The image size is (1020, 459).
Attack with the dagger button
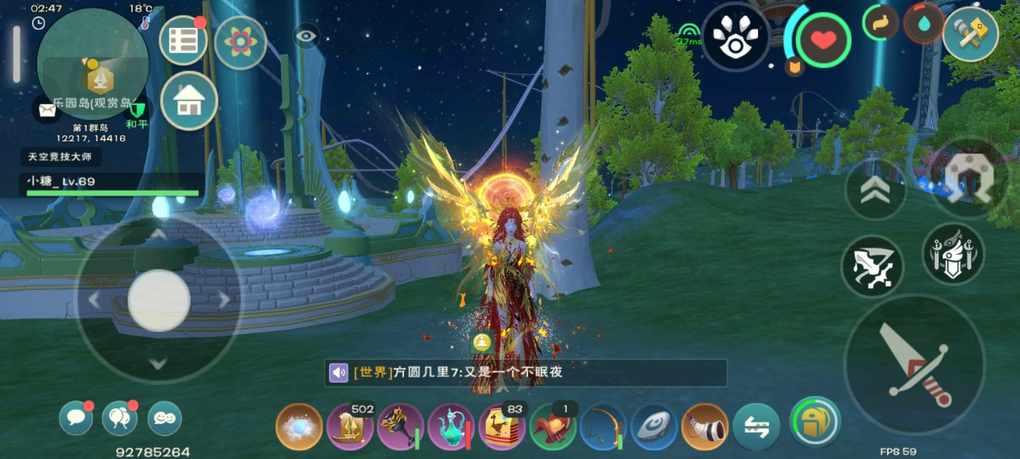click(914, 364)
